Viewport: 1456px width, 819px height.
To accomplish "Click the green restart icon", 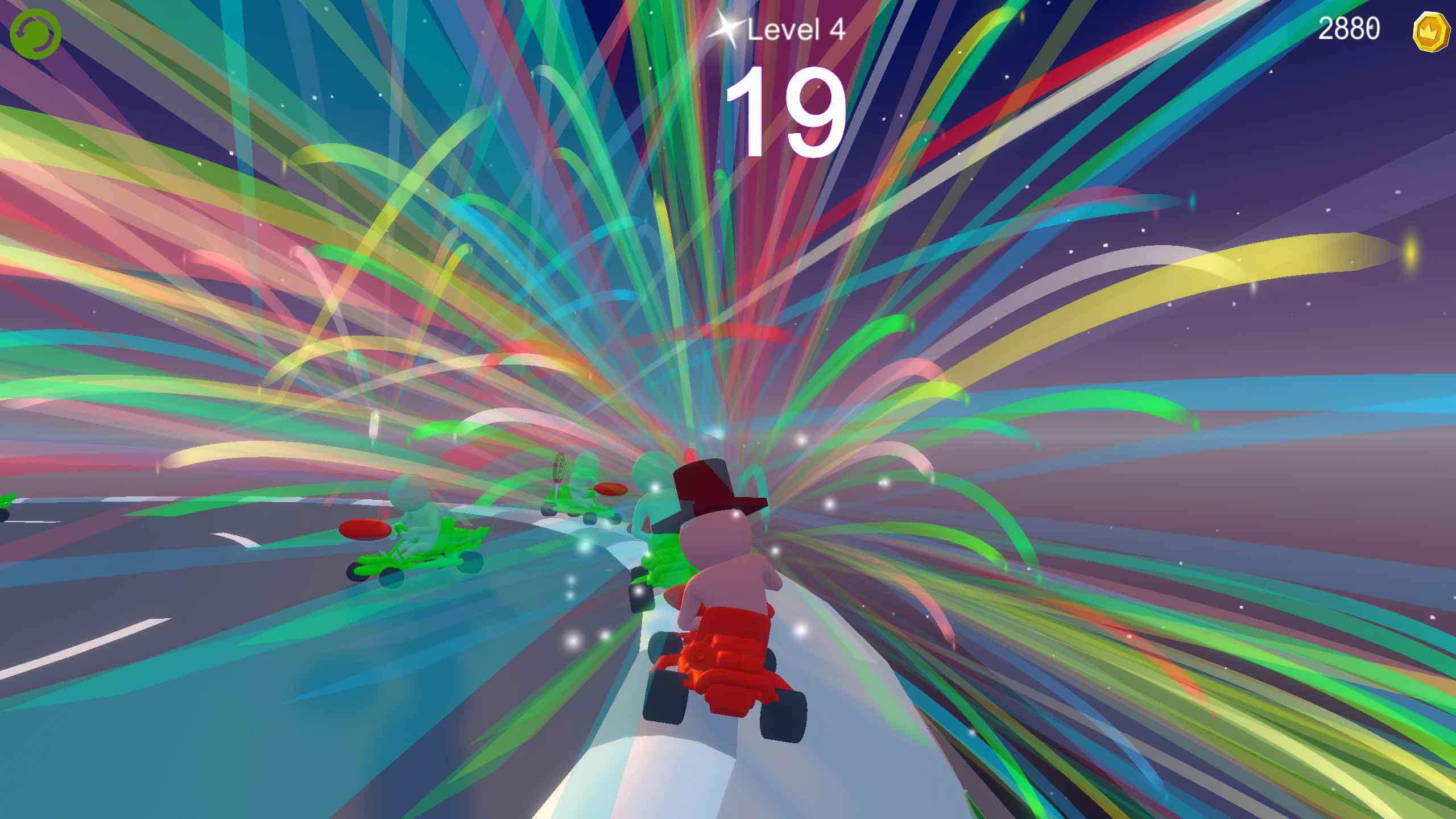I will pos(35,35).
